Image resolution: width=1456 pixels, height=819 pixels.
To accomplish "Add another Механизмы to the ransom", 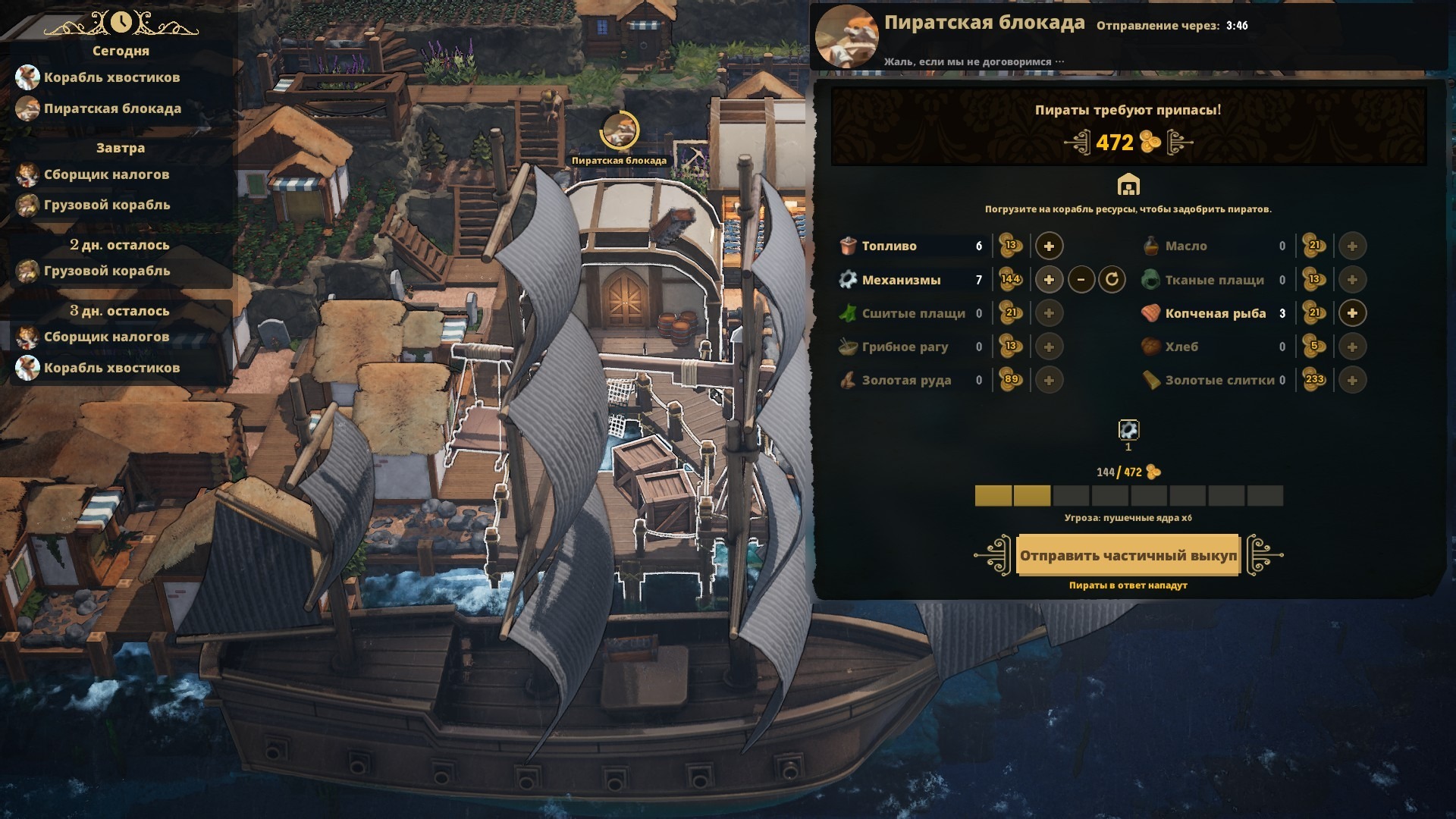I will click(x=1049, y=280).
